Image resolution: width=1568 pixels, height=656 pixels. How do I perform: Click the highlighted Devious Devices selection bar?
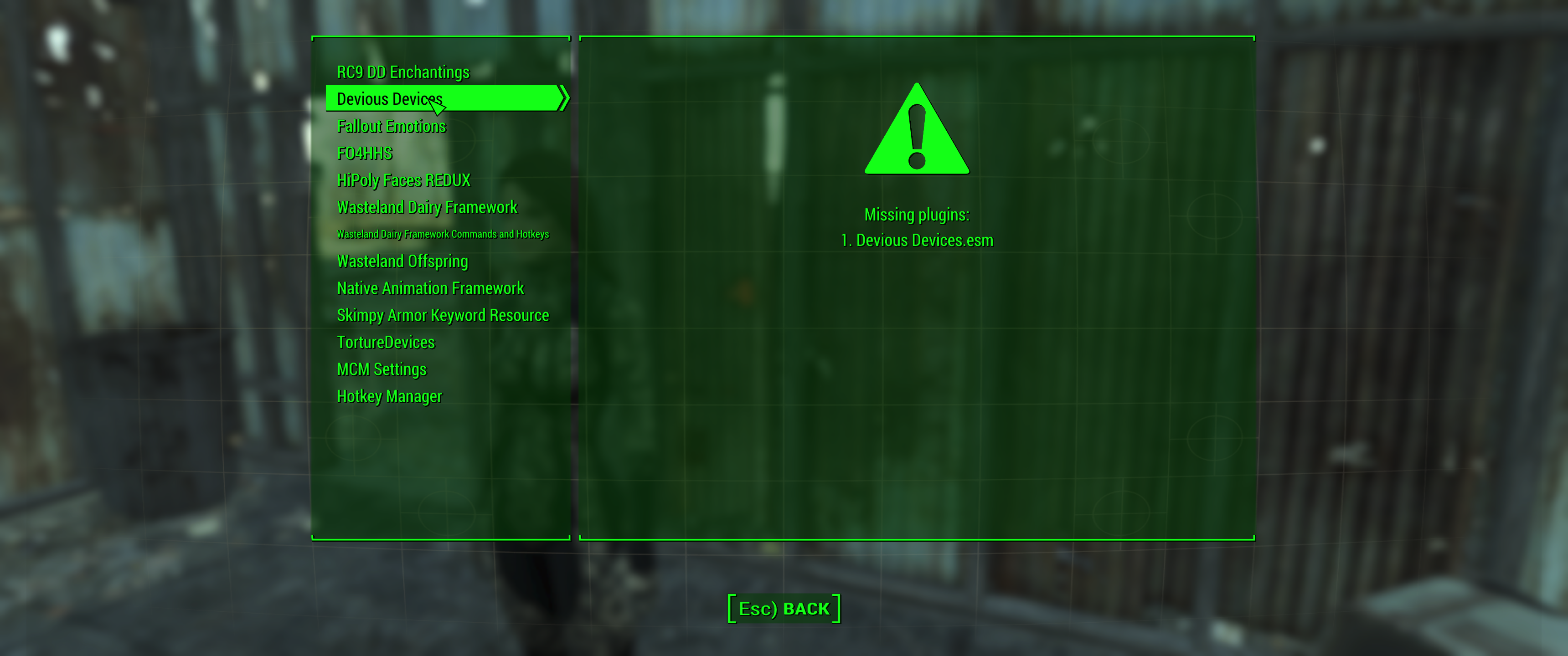click(x=444, y=98)
